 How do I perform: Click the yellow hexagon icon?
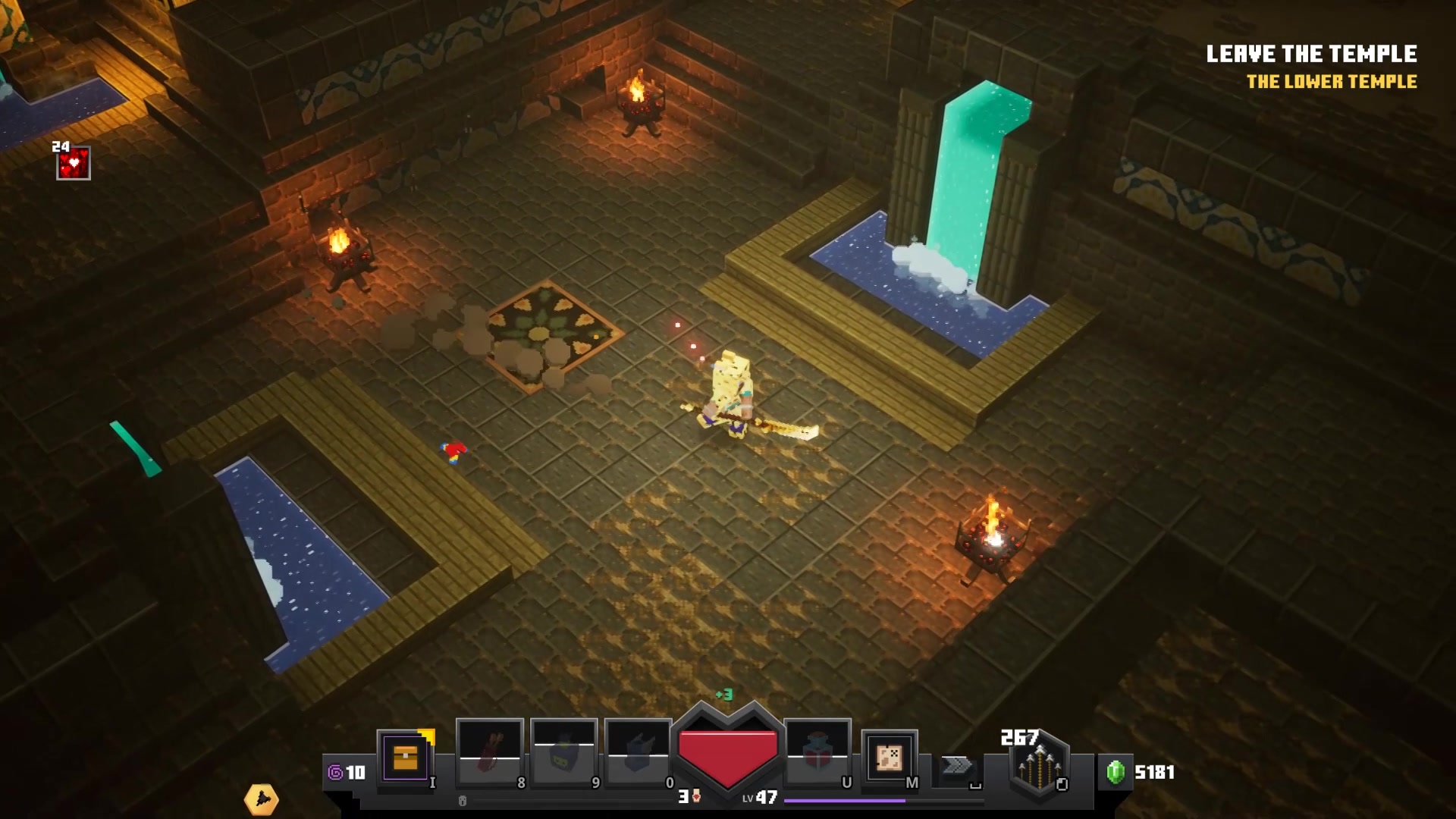click(x=262, y=799)
